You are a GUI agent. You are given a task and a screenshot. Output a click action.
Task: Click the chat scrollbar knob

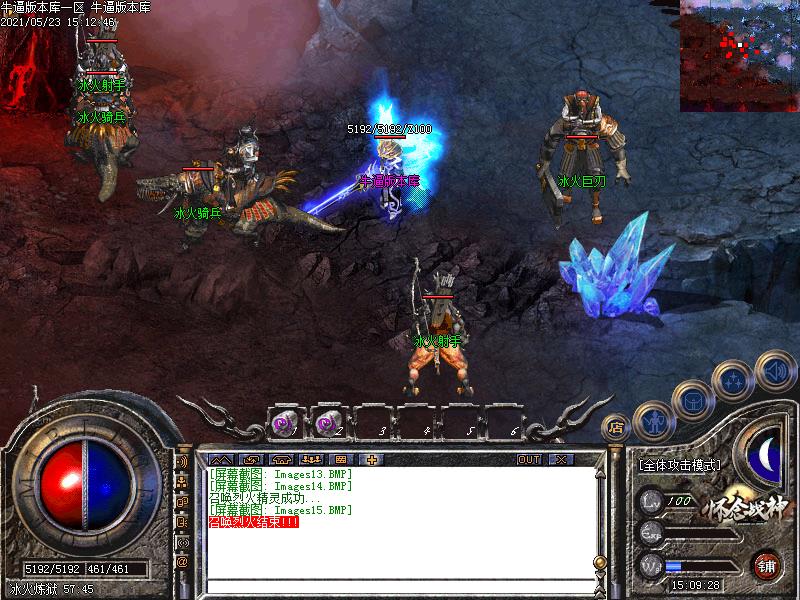pos(599,561)
